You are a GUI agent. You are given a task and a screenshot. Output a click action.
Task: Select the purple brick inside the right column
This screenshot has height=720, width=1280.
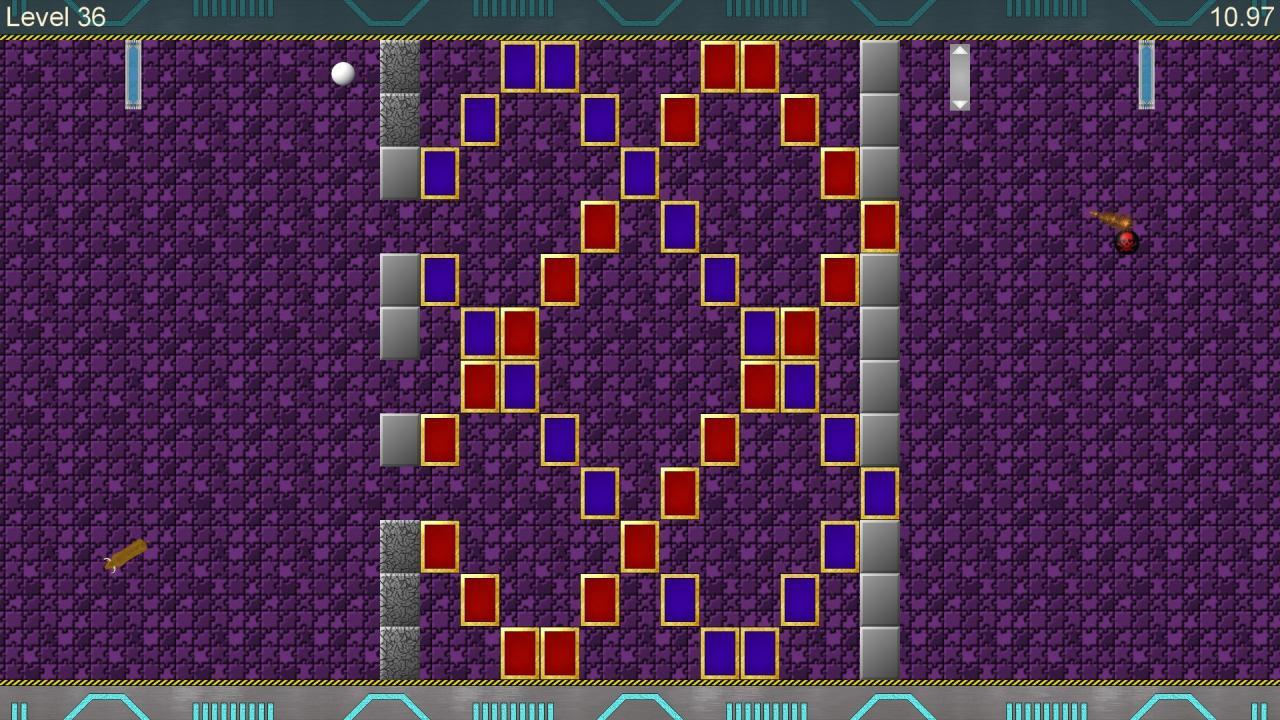coord(879,490)
